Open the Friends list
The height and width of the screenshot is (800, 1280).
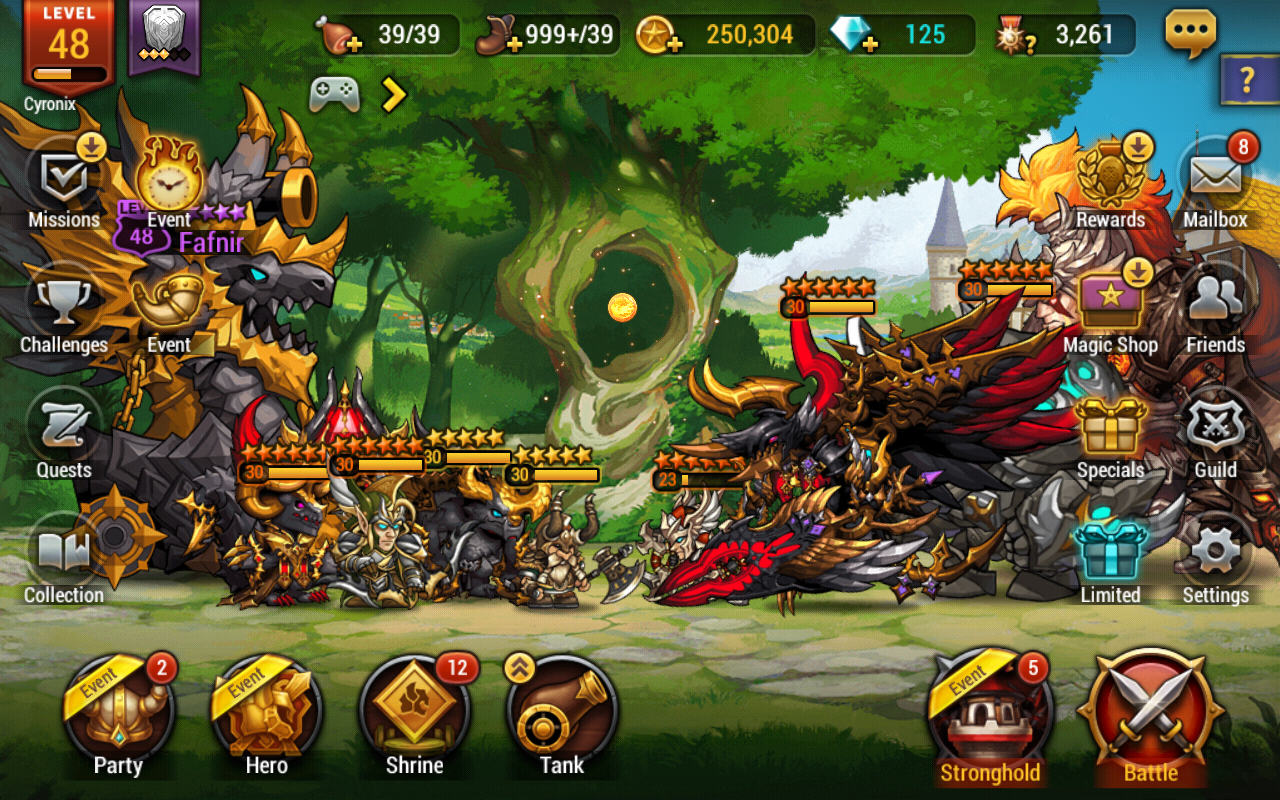[1215, 305]
